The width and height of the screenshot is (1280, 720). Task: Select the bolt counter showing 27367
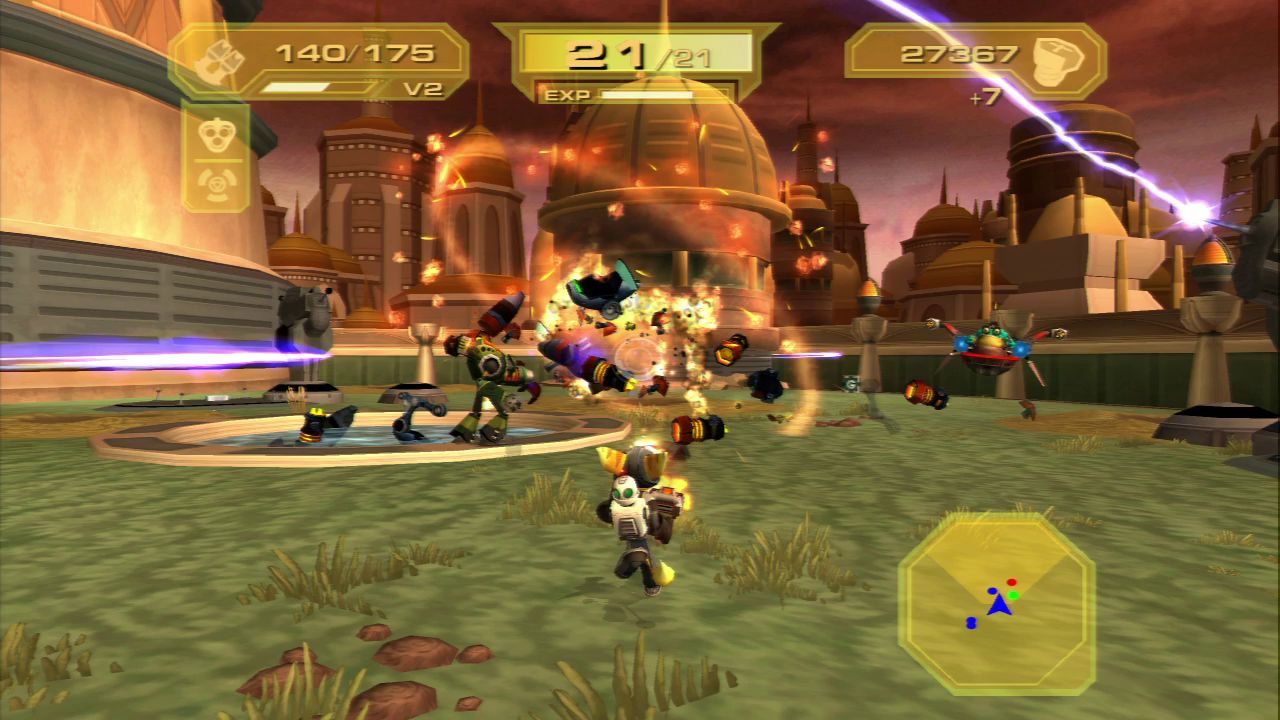961,55
